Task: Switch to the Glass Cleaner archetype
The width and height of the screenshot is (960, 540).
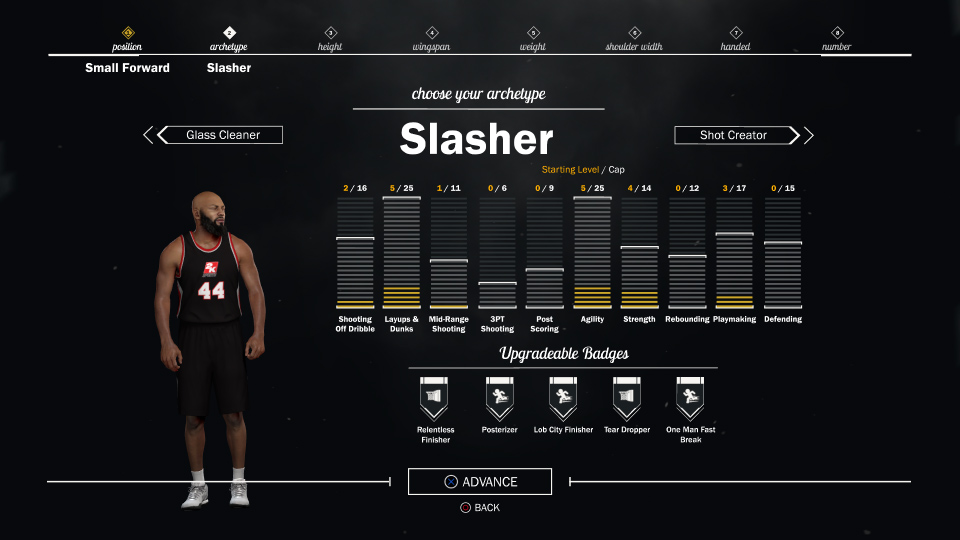Action: (x=222, y=135)
